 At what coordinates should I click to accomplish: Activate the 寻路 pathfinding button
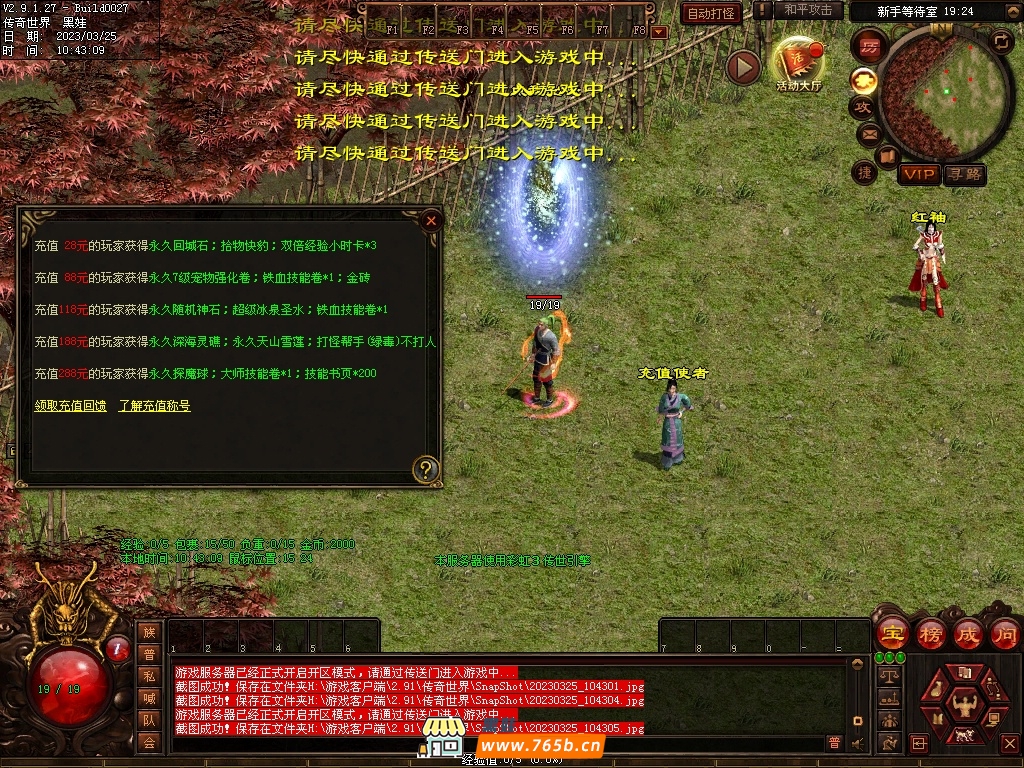(x=965, y=175)
